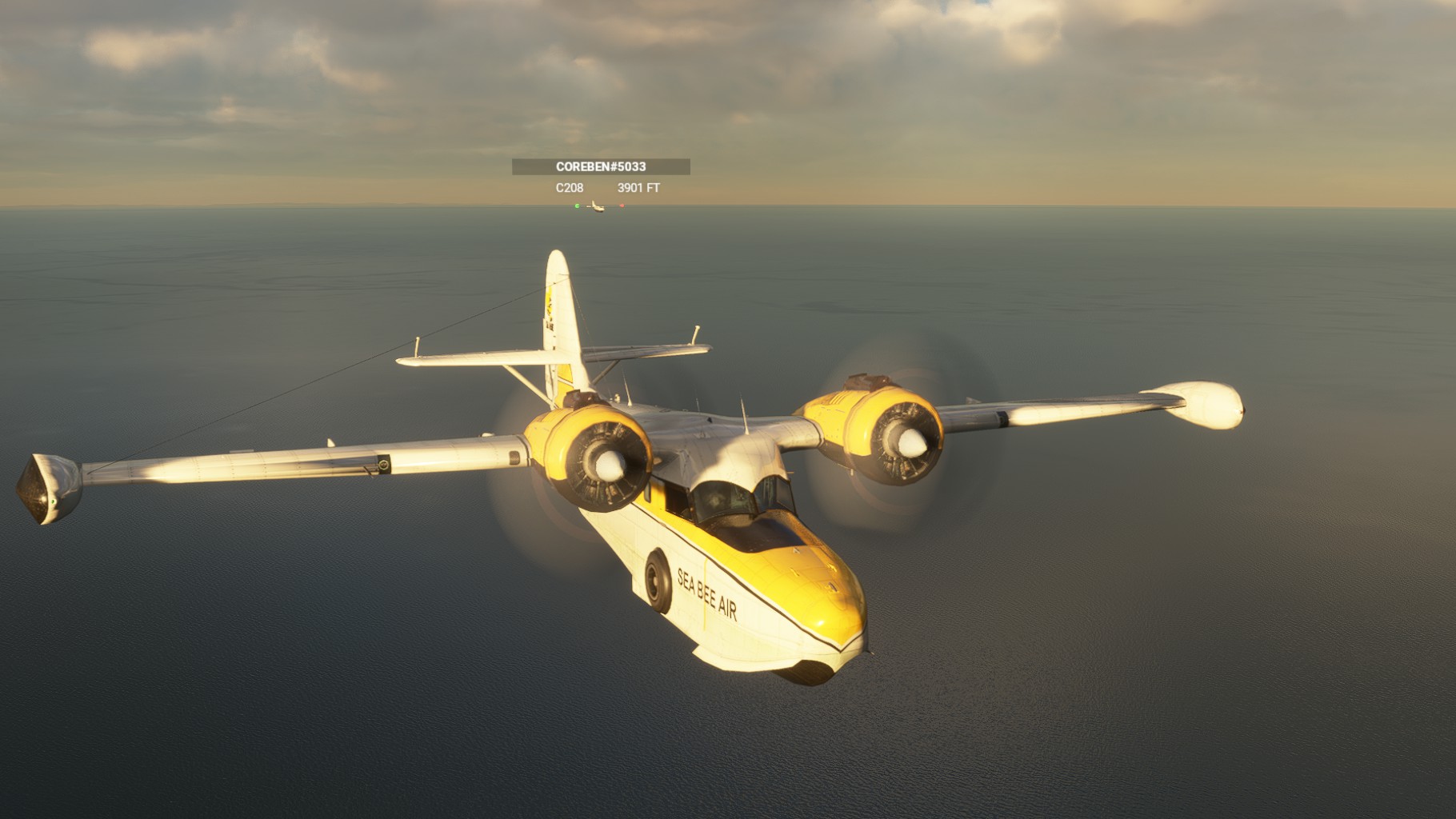The height and width of the screenshot is (819, 1456).
Task: Select the COREBEN#5033 player nameplate
Action: pos(601,167)
